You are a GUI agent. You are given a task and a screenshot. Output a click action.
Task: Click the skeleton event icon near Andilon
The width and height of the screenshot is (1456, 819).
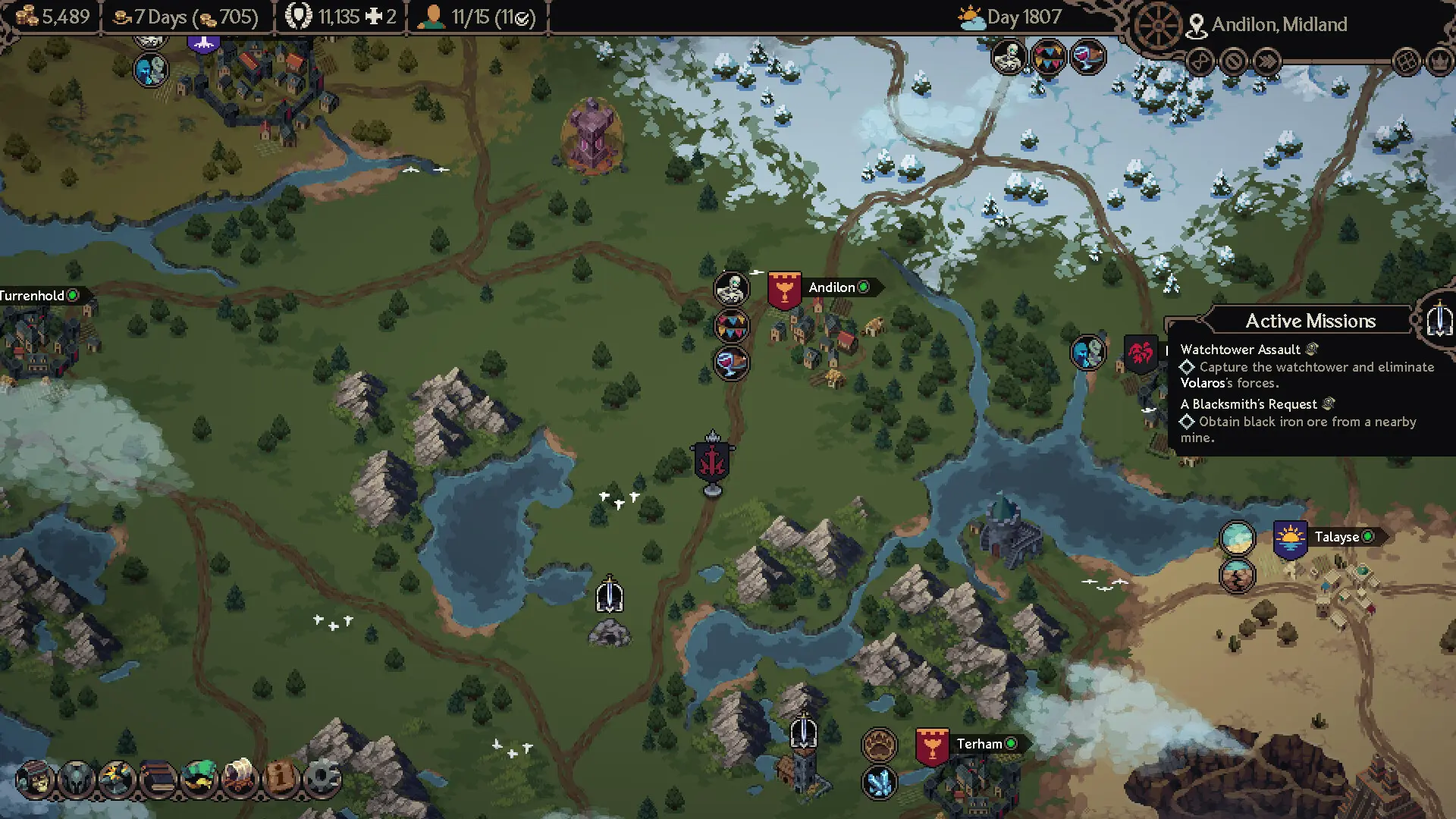tap(730, 288)
